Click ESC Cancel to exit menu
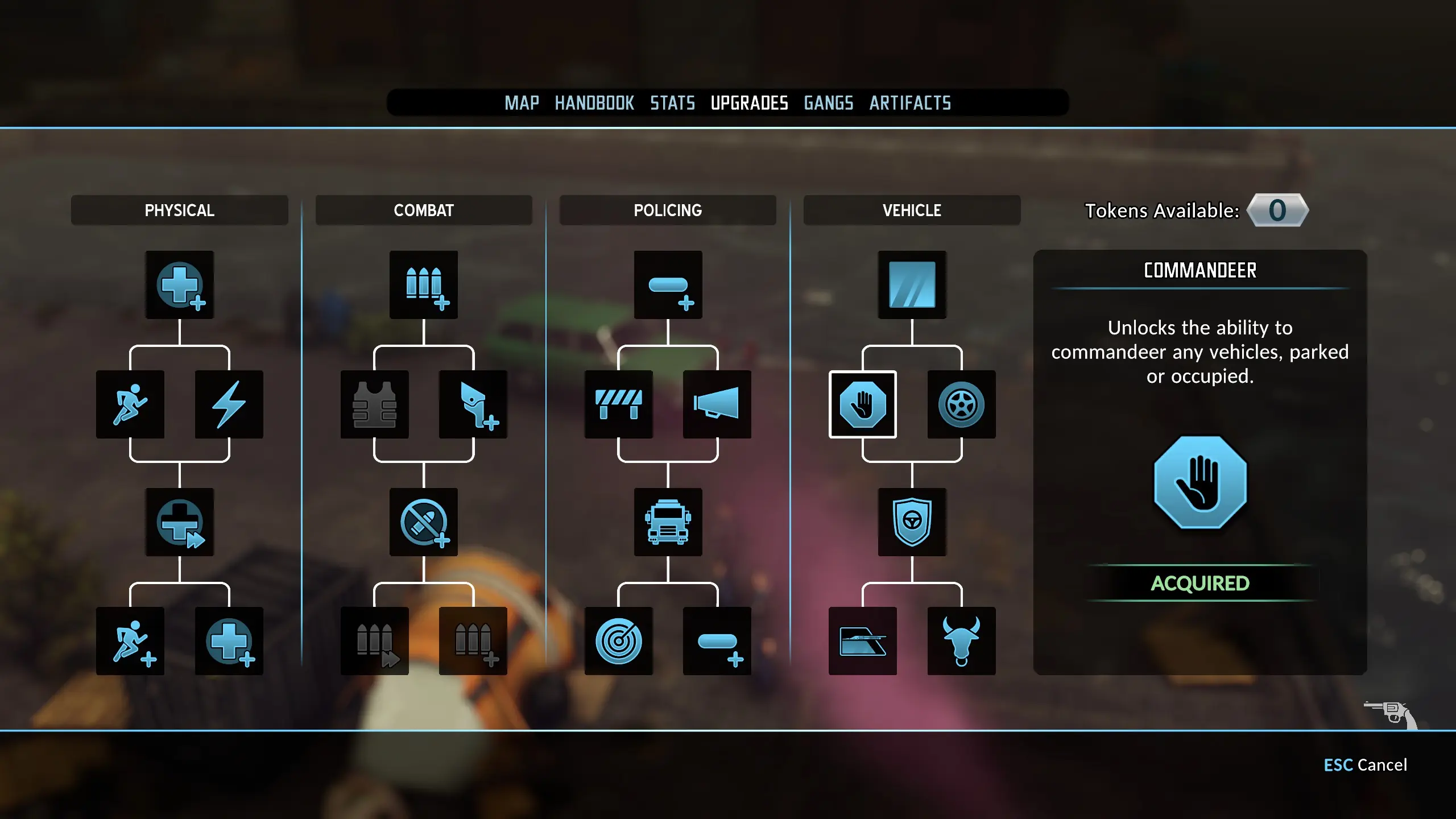The image size is (1456, 819). (x=1365, y=765)
